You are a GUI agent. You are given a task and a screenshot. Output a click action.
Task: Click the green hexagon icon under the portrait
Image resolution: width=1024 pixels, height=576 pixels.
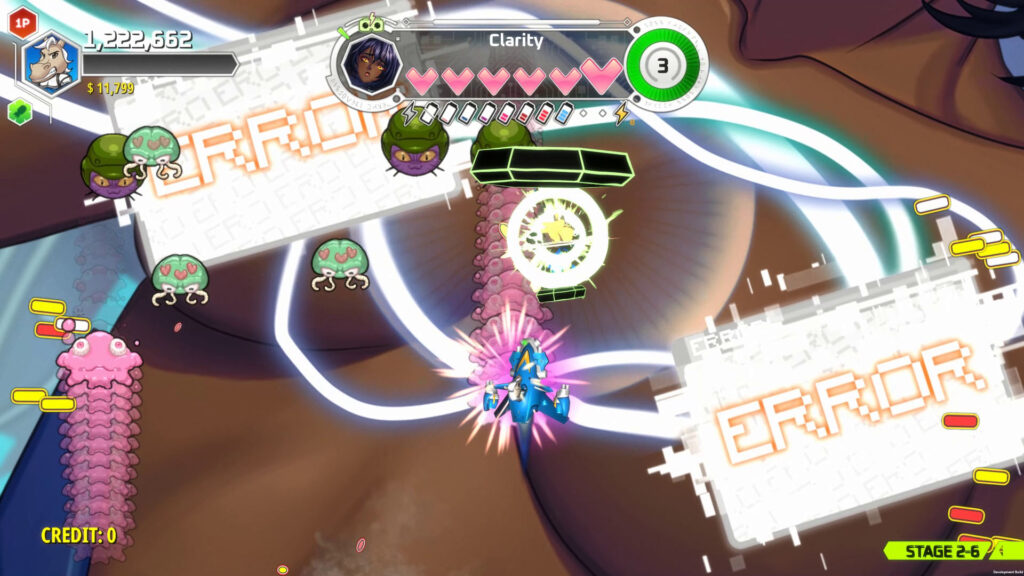point(18,111)
